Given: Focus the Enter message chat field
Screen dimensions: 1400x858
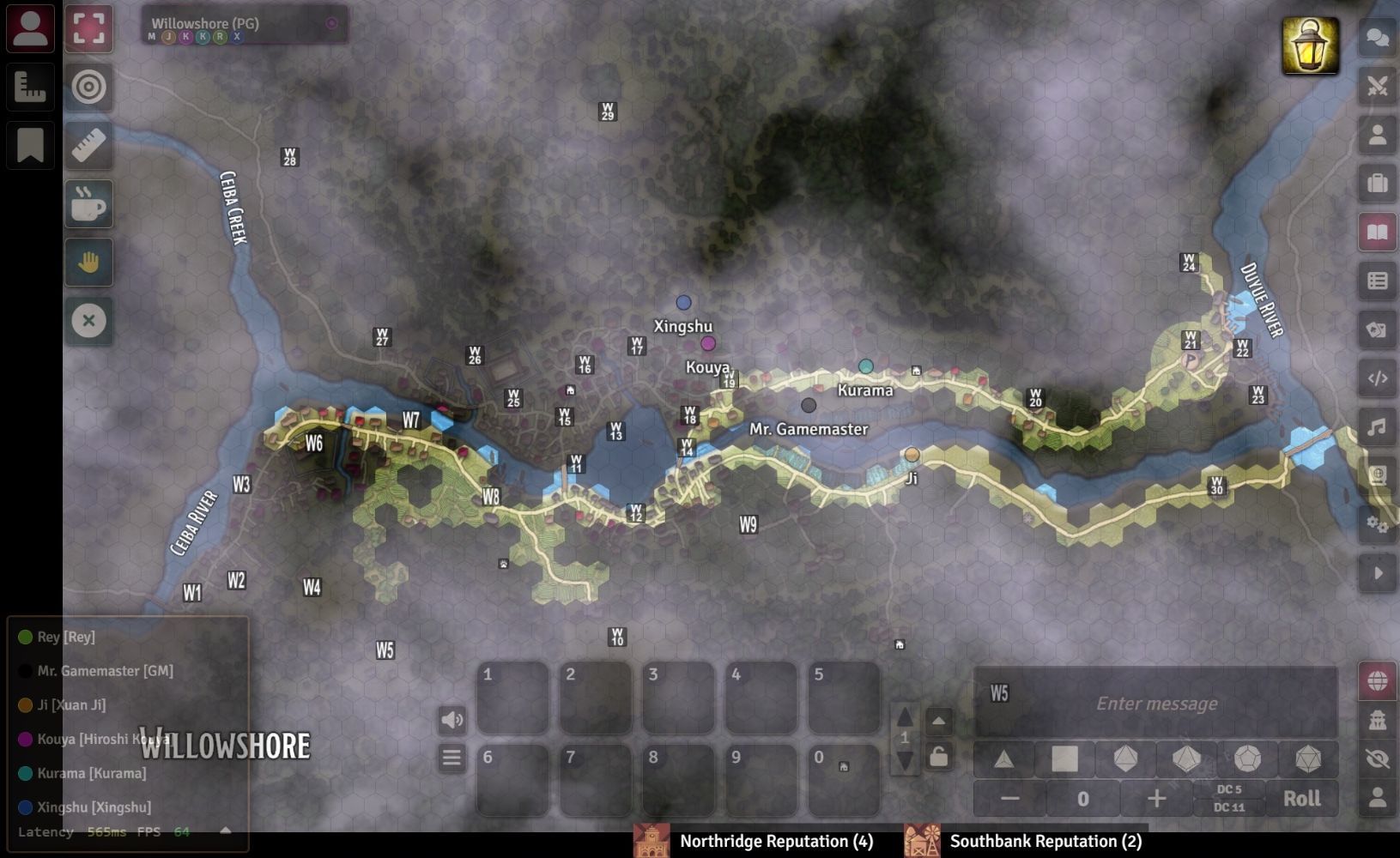Looking at the screenshot, I should pos(1156,704).
